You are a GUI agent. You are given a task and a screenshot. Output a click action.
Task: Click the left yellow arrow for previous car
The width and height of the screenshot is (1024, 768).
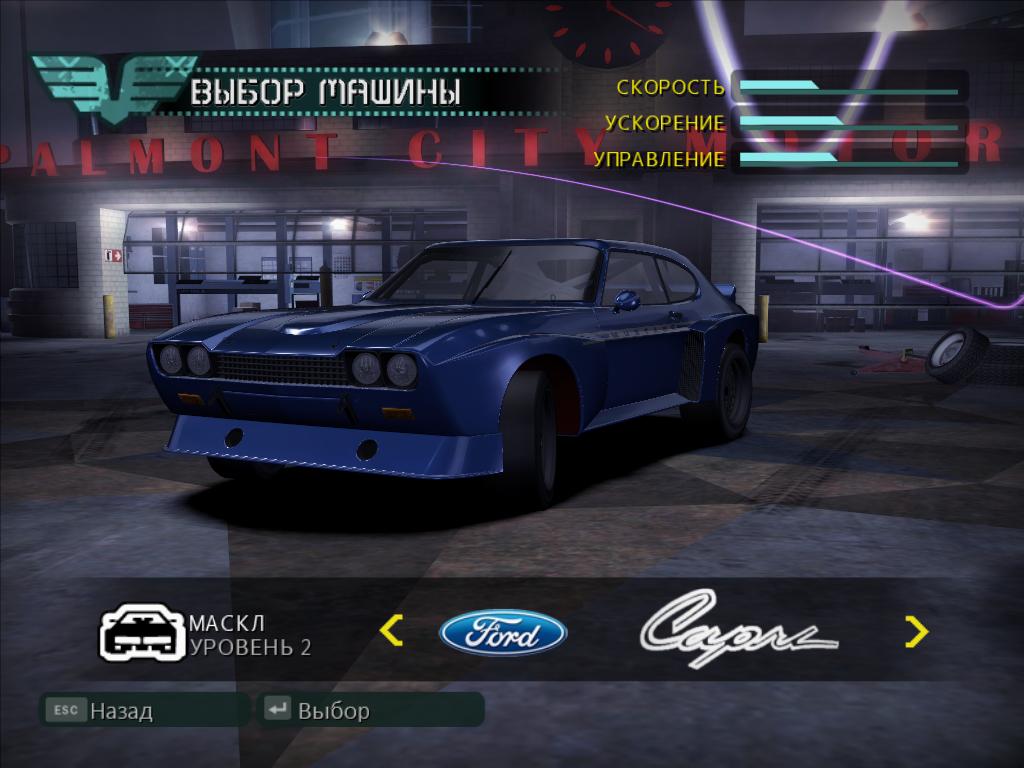click(x=392, y=631)
